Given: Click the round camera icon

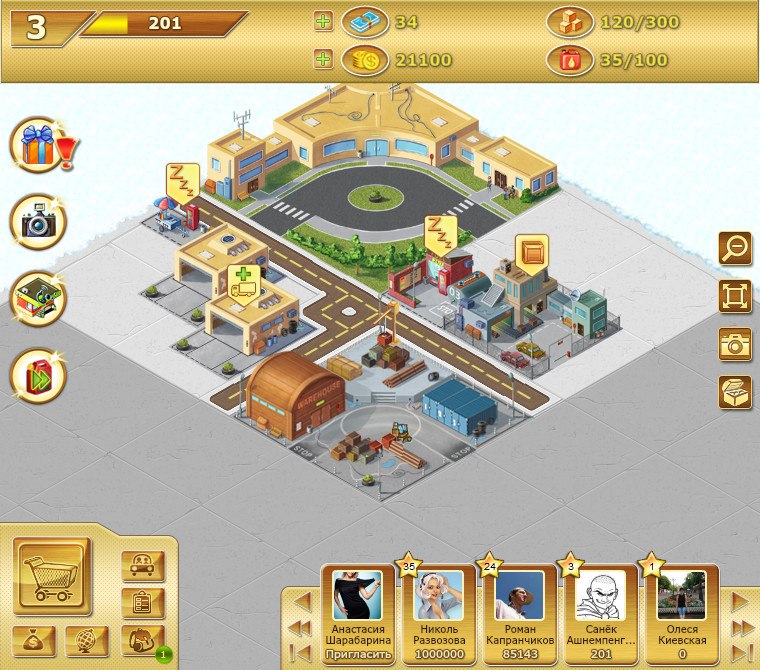Looking at the screenshot, I should (39, 222).
